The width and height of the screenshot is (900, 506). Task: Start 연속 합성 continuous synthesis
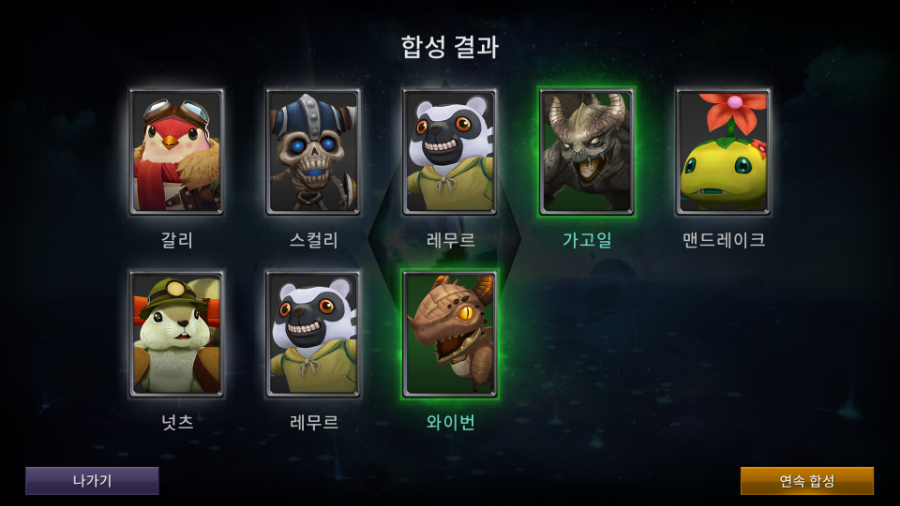click(806, 481)
